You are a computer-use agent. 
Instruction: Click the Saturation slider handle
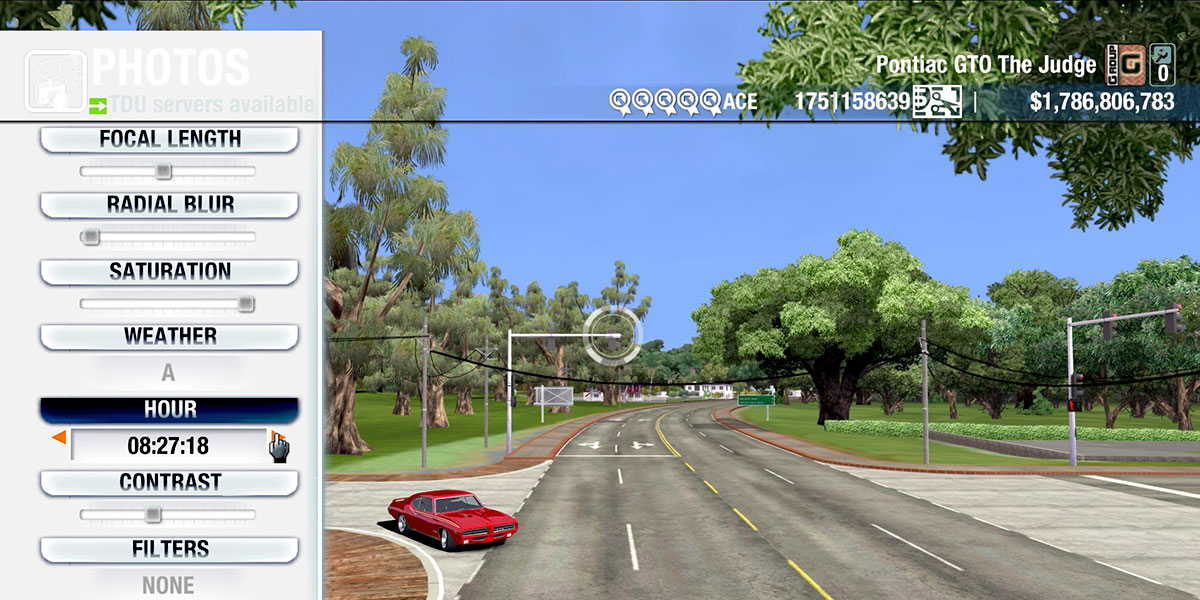[x=245, y=304]
